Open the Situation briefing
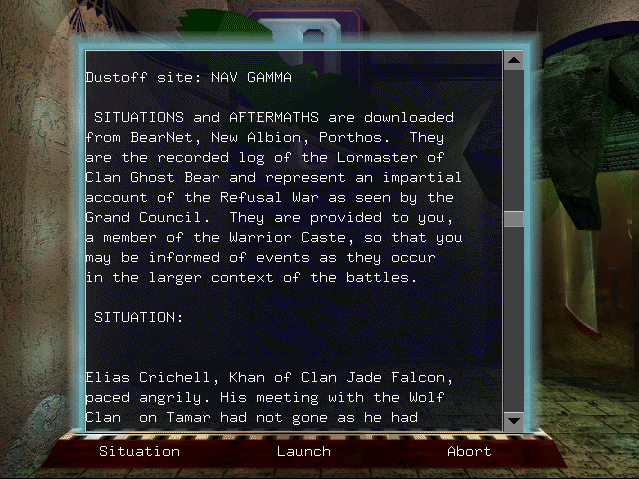 (x=139, y=451)
